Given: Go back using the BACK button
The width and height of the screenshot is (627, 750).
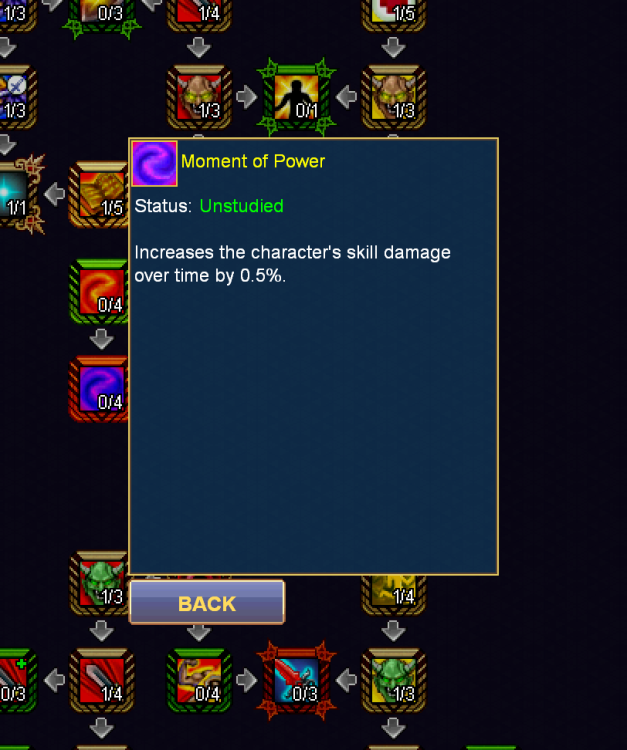Looking at the screenshot, I should (x=207, y=603).
